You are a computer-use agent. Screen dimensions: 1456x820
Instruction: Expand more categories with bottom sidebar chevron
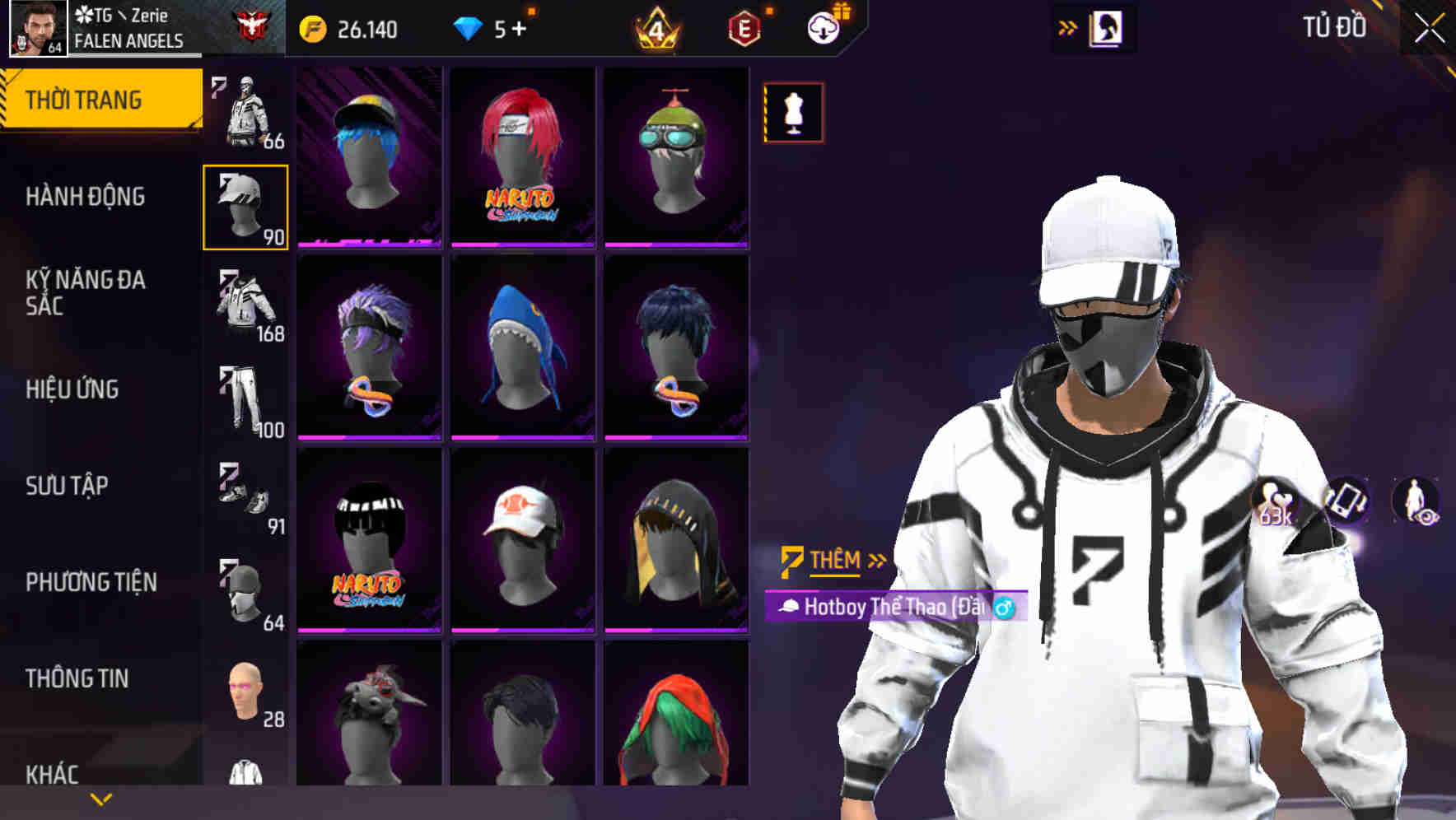pos(101,800)
